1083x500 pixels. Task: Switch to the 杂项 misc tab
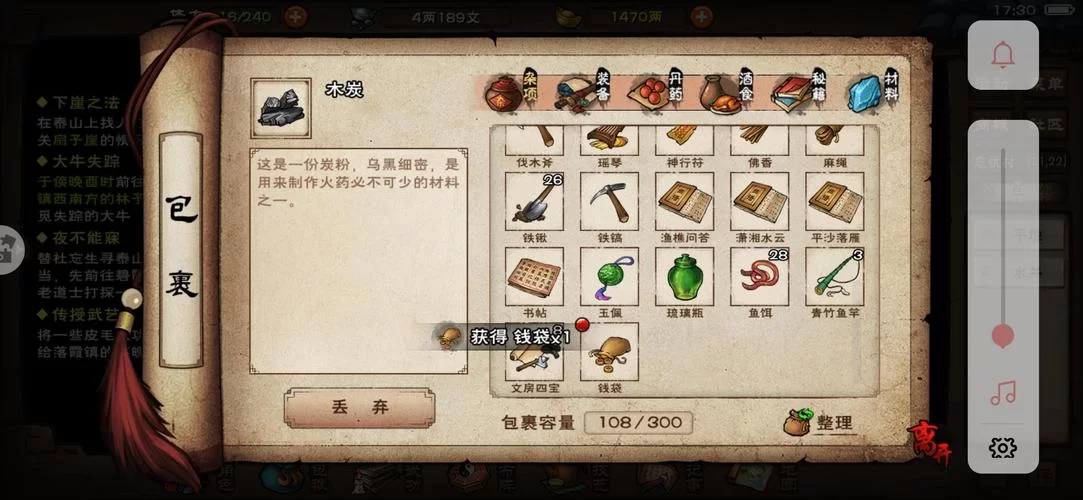510,93
